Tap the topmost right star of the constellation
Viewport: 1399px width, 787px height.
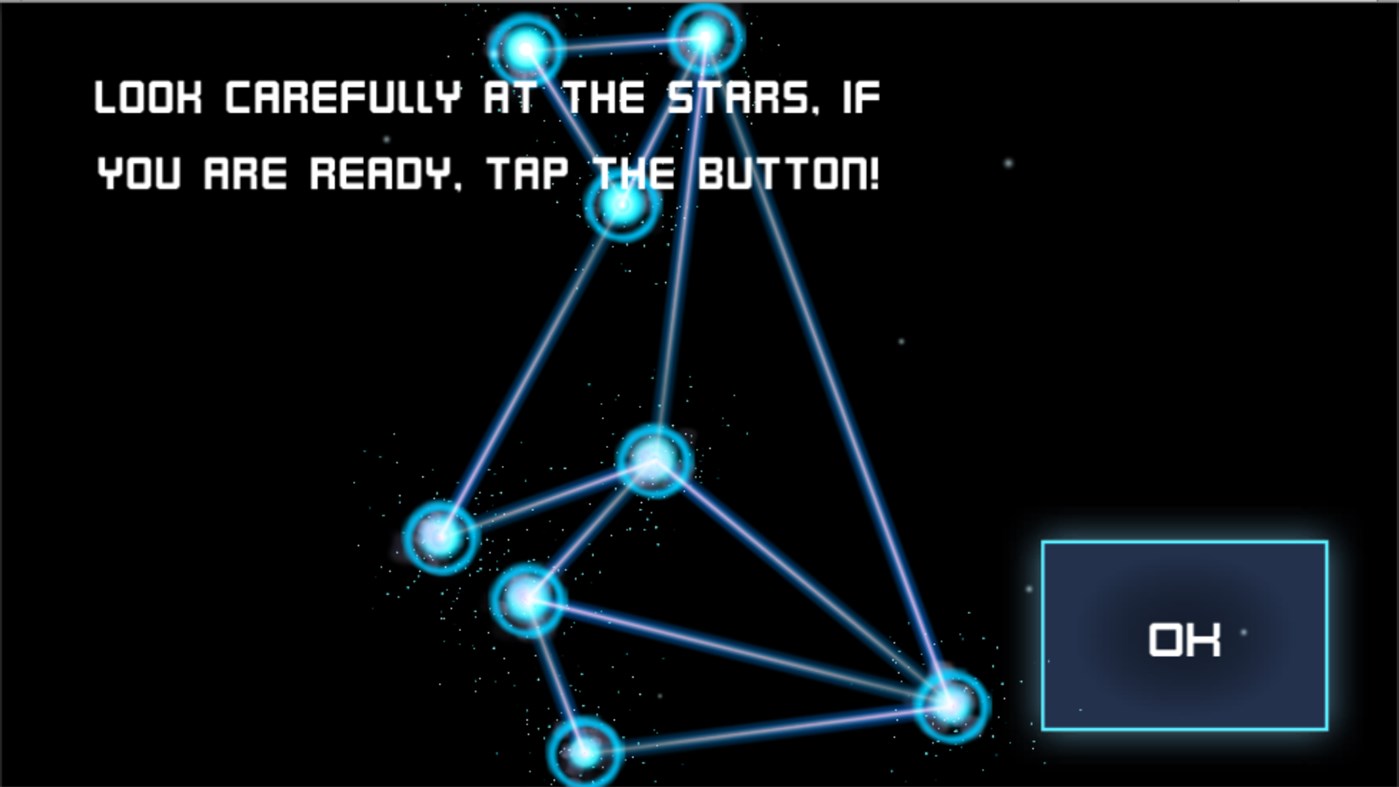tap(707, 35)
